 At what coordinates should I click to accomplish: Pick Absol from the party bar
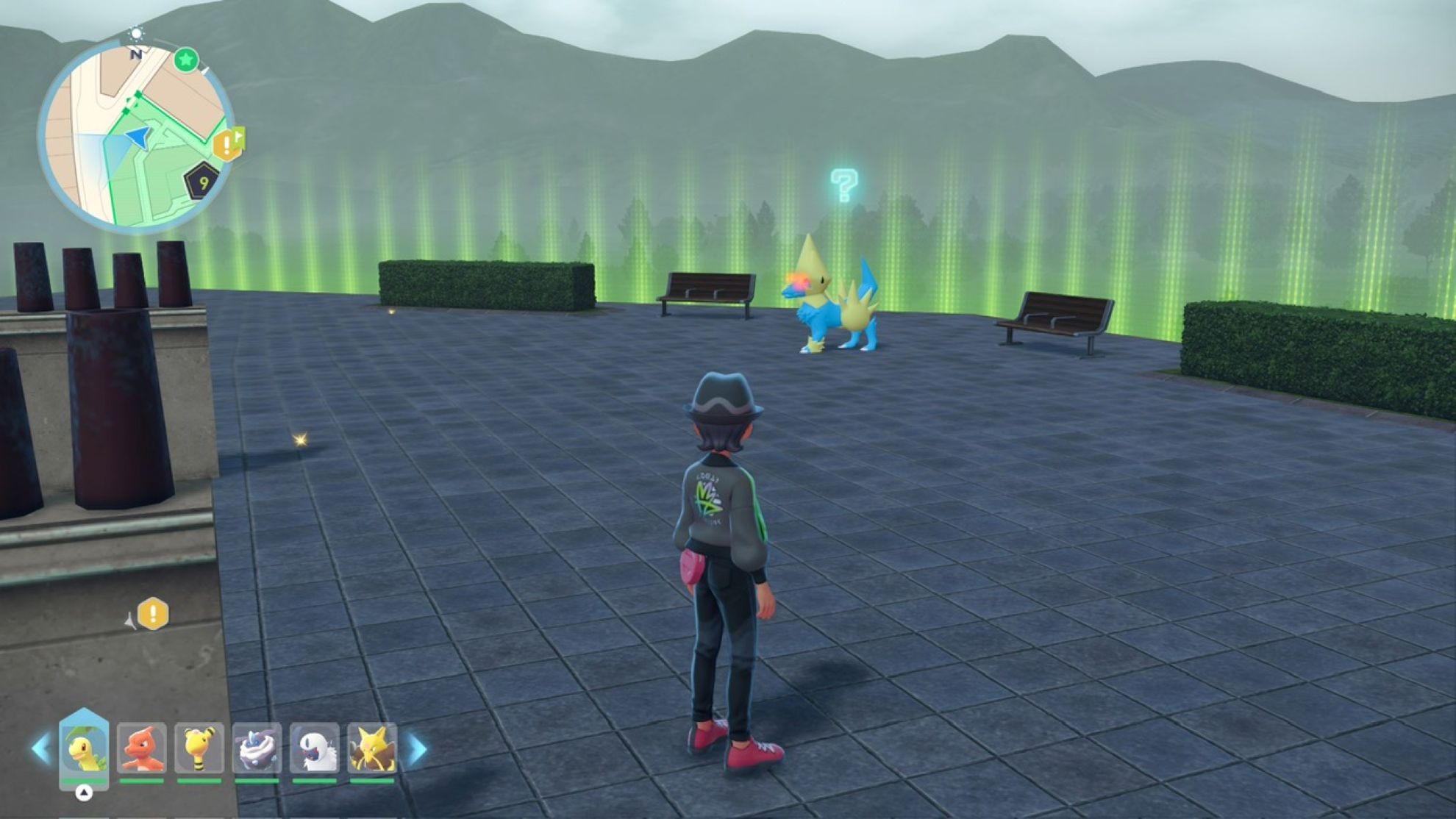click(314, 749)
